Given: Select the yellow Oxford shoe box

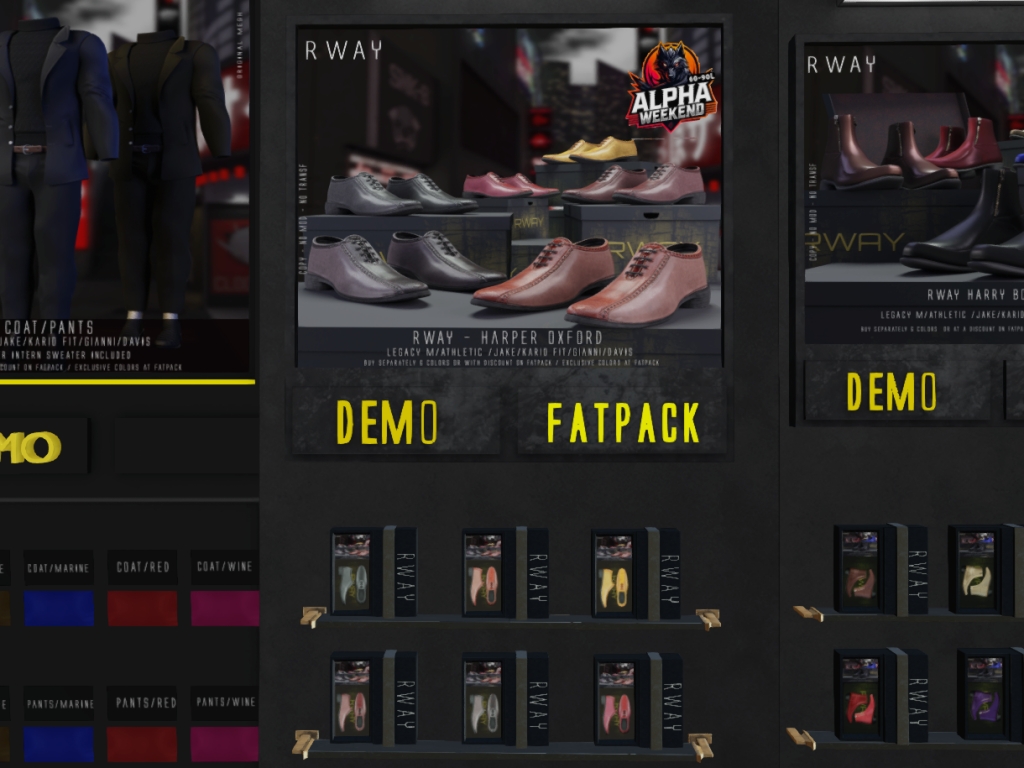Looking at the screenshot, I should [x=613, y=574].
